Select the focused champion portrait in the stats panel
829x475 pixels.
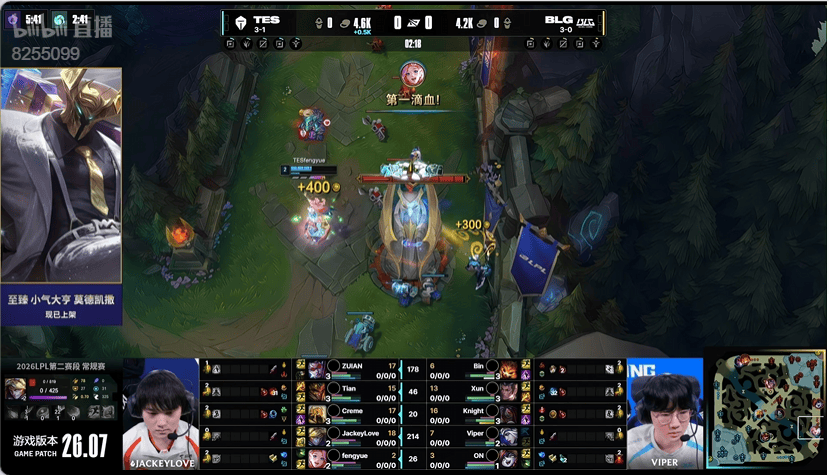15,388
